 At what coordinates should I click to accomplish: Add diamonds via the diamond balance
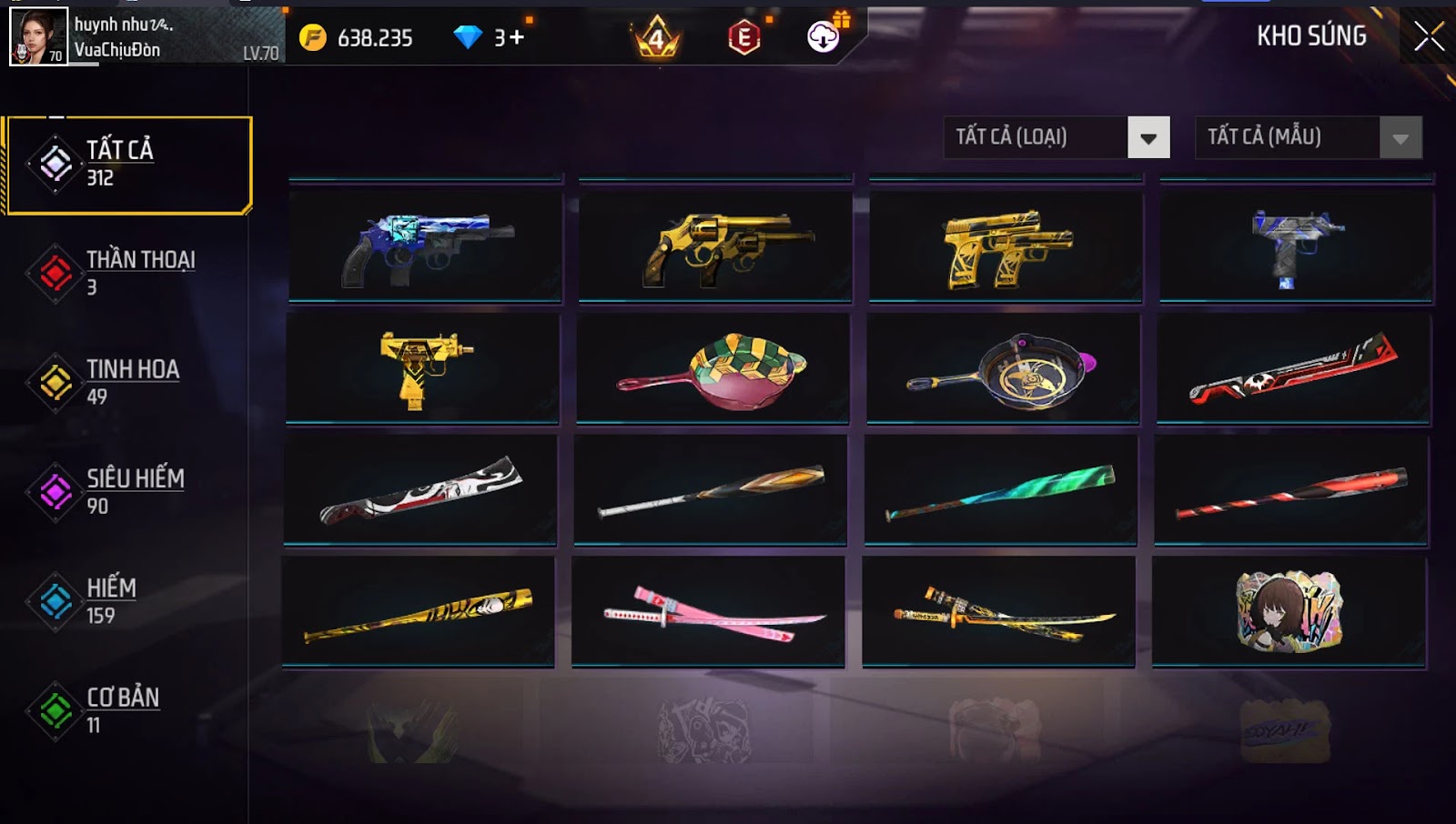[490, 37]
